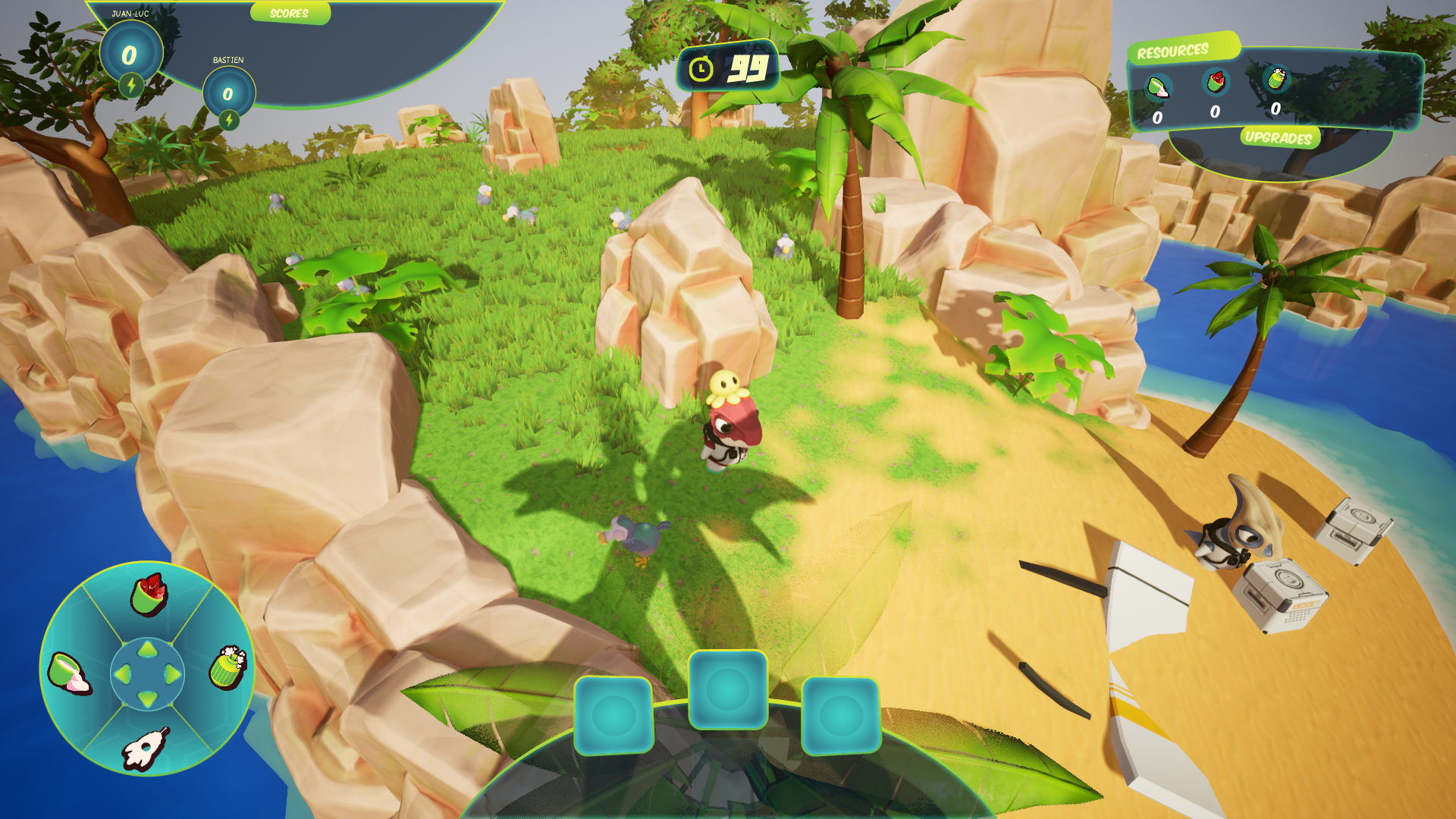
Task: Click the lightning bolt under Juan-Luc's badge
Action: tap(131, 85)
